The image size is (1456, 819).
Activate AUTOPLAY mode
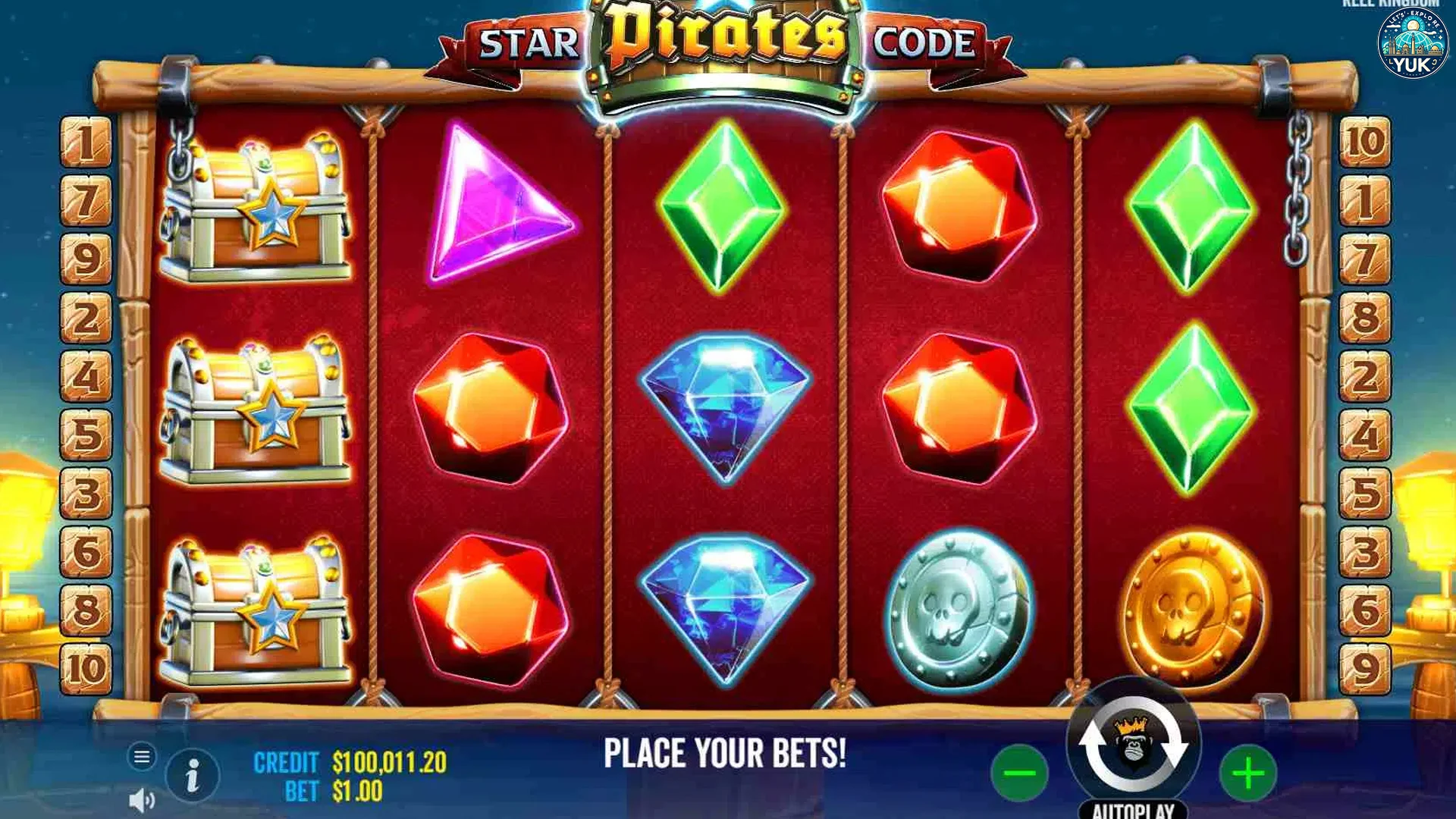pyautogui.click(x=1132, y=808)
